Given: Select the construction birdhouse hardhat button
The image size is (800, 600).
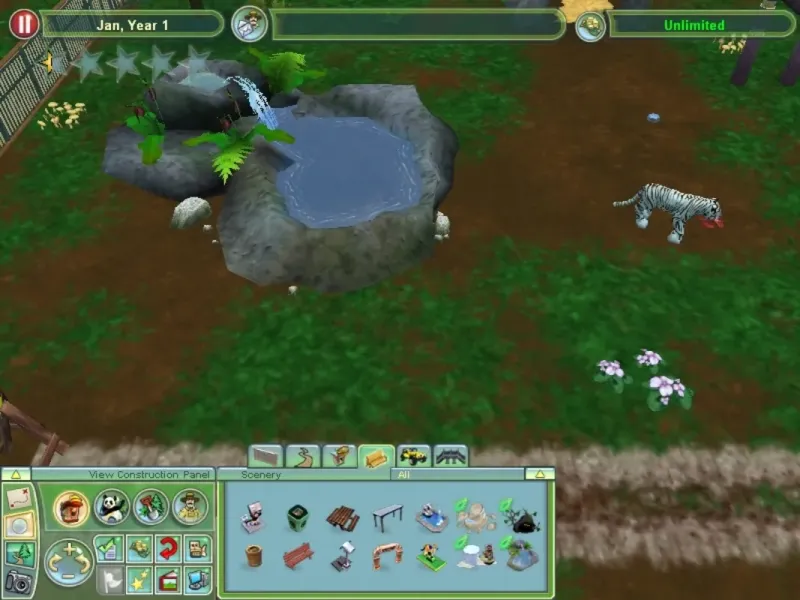Looking at the screenshot, I should (x=71, y=507).
